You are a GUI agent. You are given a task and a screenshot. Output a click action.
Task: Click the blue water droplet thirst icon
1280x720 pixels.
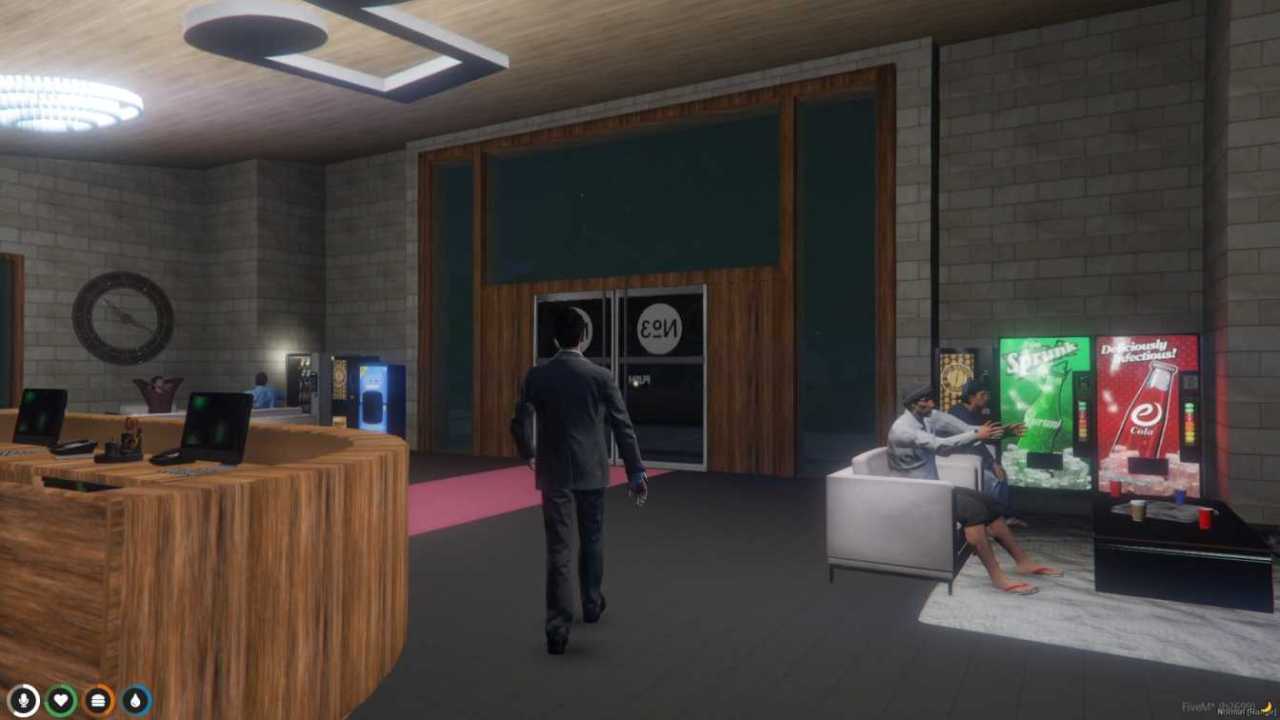click(135, 699)
